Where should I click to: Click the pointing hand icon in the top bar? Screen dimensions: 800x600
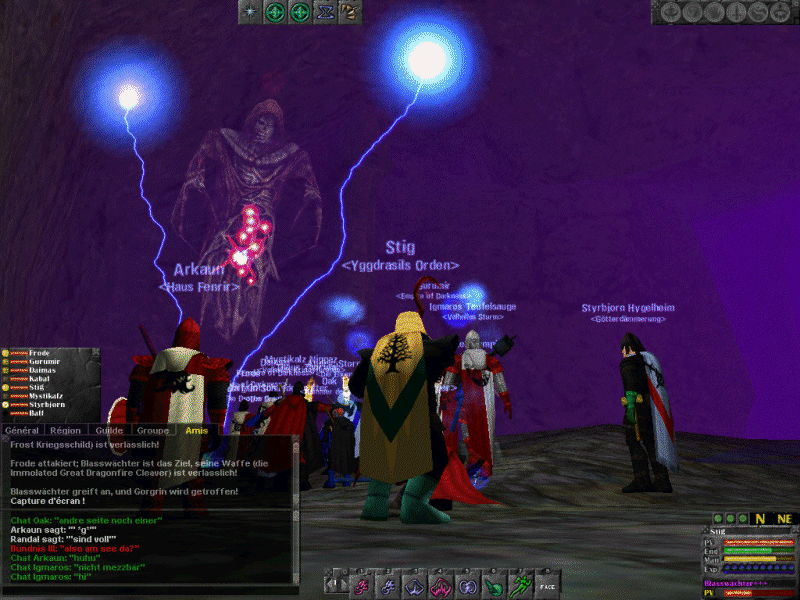[349, 11]
